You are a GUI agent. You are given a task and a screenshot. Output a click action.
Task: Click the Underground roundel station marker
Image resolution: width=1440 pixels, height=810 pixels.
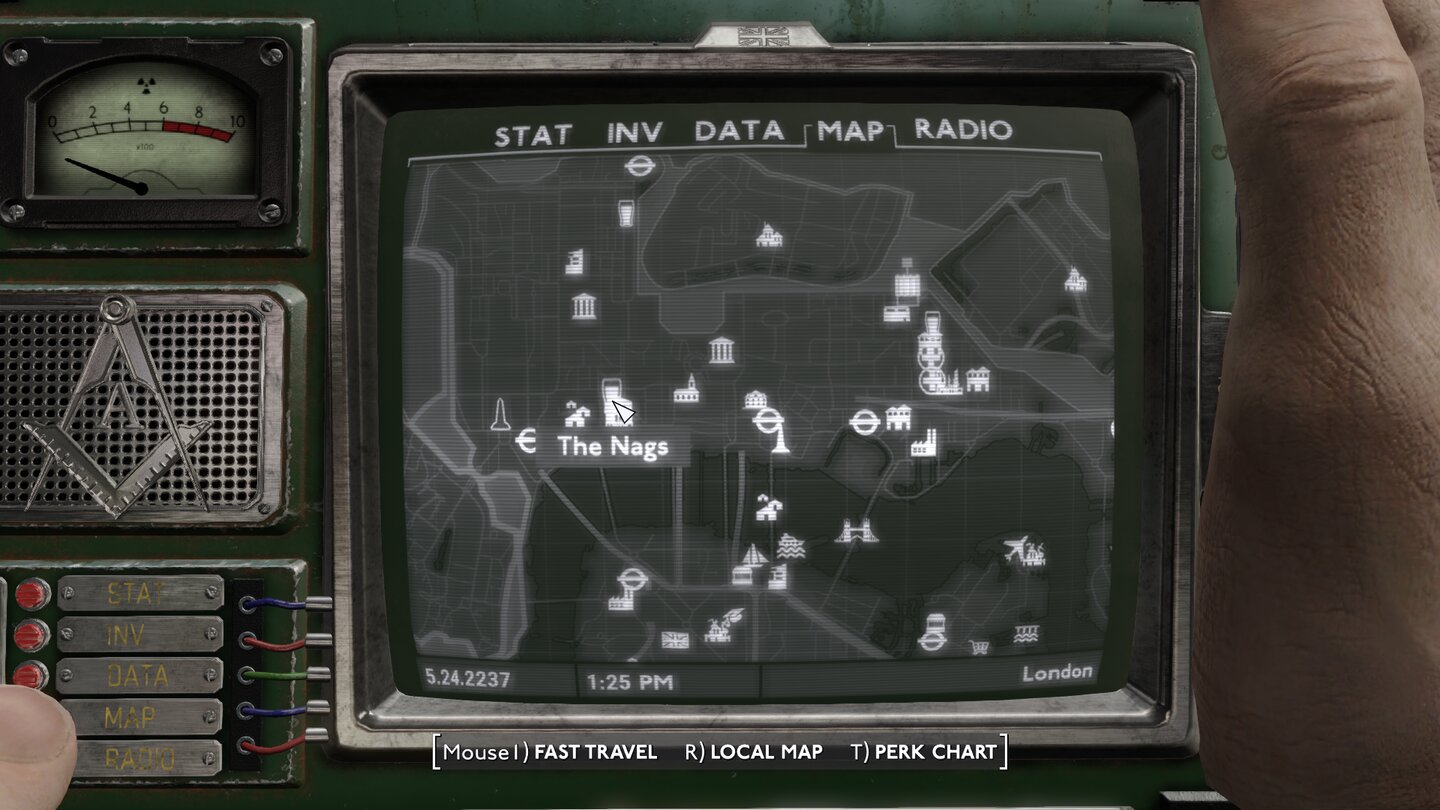(770, 420)
